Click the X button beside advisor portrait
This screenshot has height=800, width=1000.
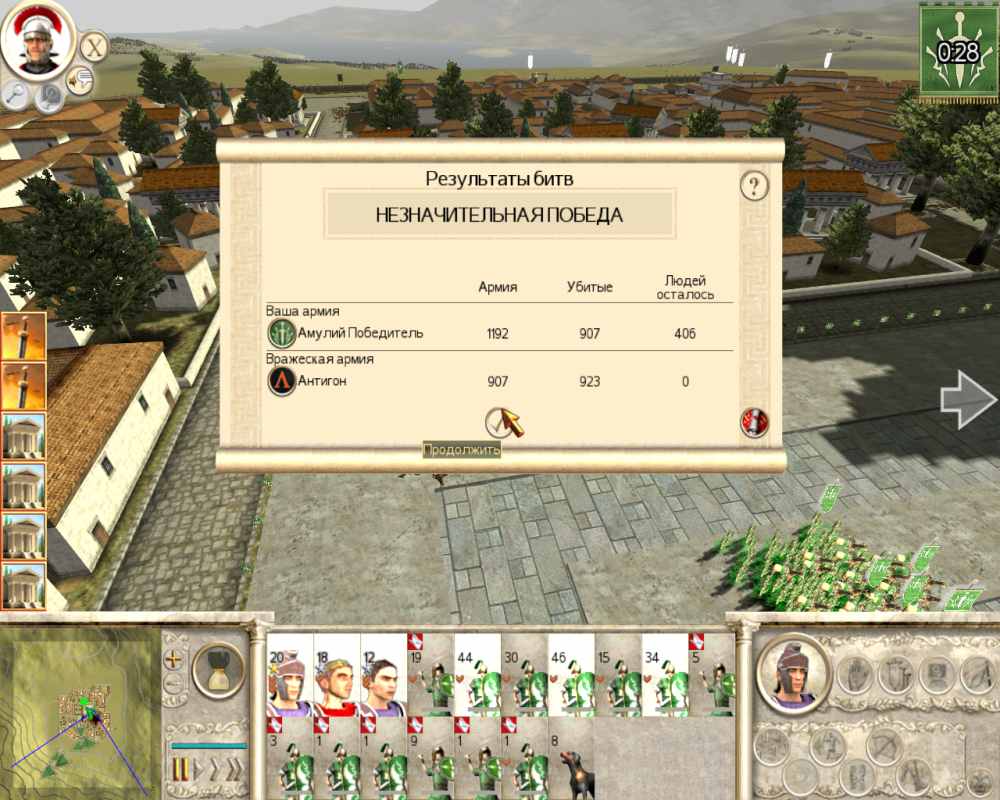94,46
